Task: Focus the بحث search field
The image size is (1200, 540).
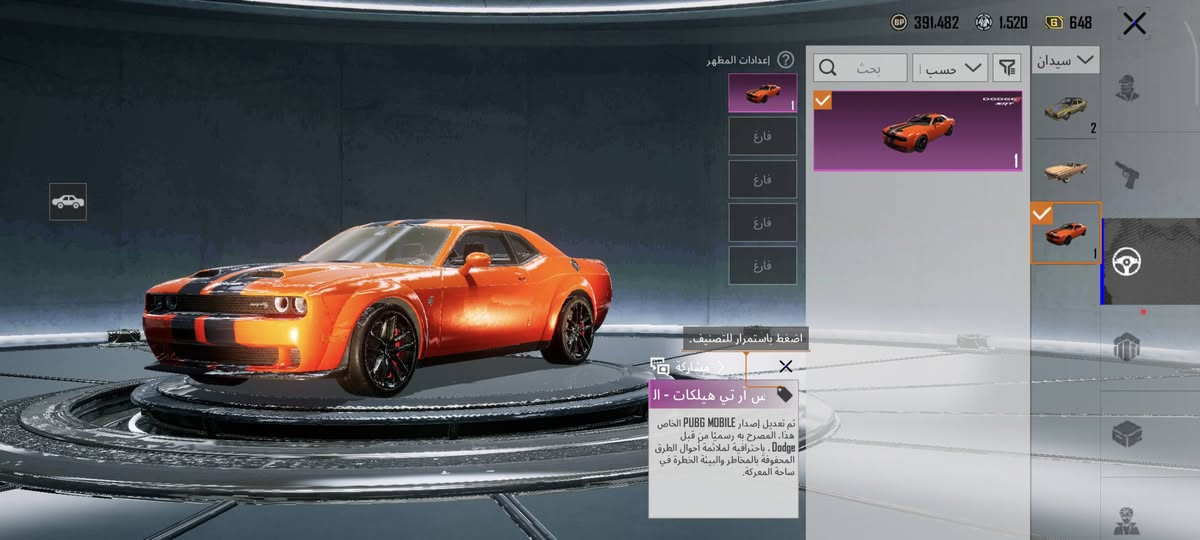Action: (x=860, y=68)
